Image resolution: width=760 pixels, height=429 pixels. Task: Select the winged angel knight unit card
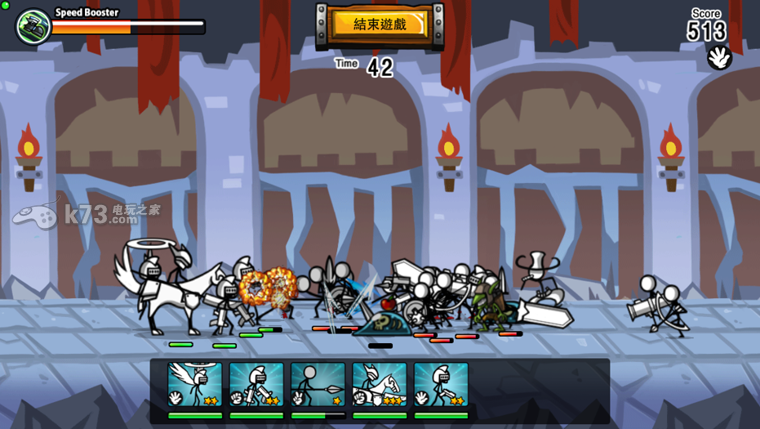tap(195, 387)
